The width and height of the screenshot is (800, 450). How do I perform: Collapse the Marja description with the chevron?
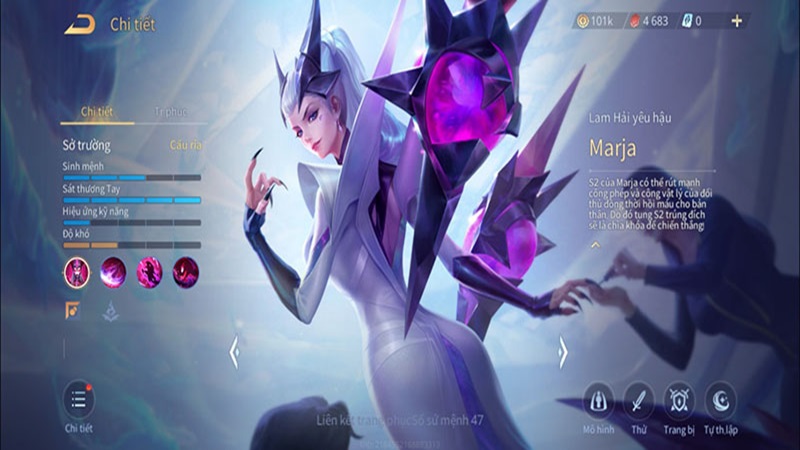(594, 243)
